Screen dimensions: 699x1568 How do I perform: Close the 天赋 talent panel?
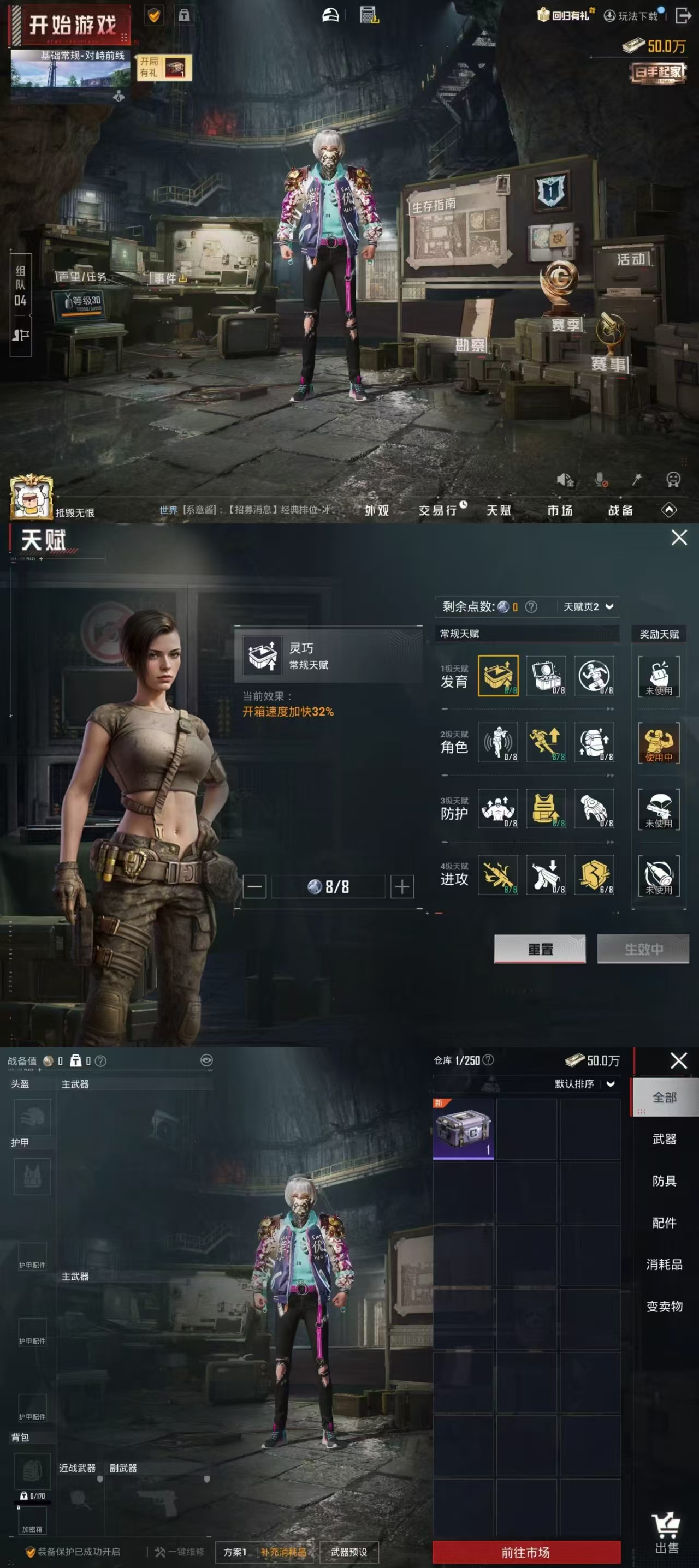[679, 538]
